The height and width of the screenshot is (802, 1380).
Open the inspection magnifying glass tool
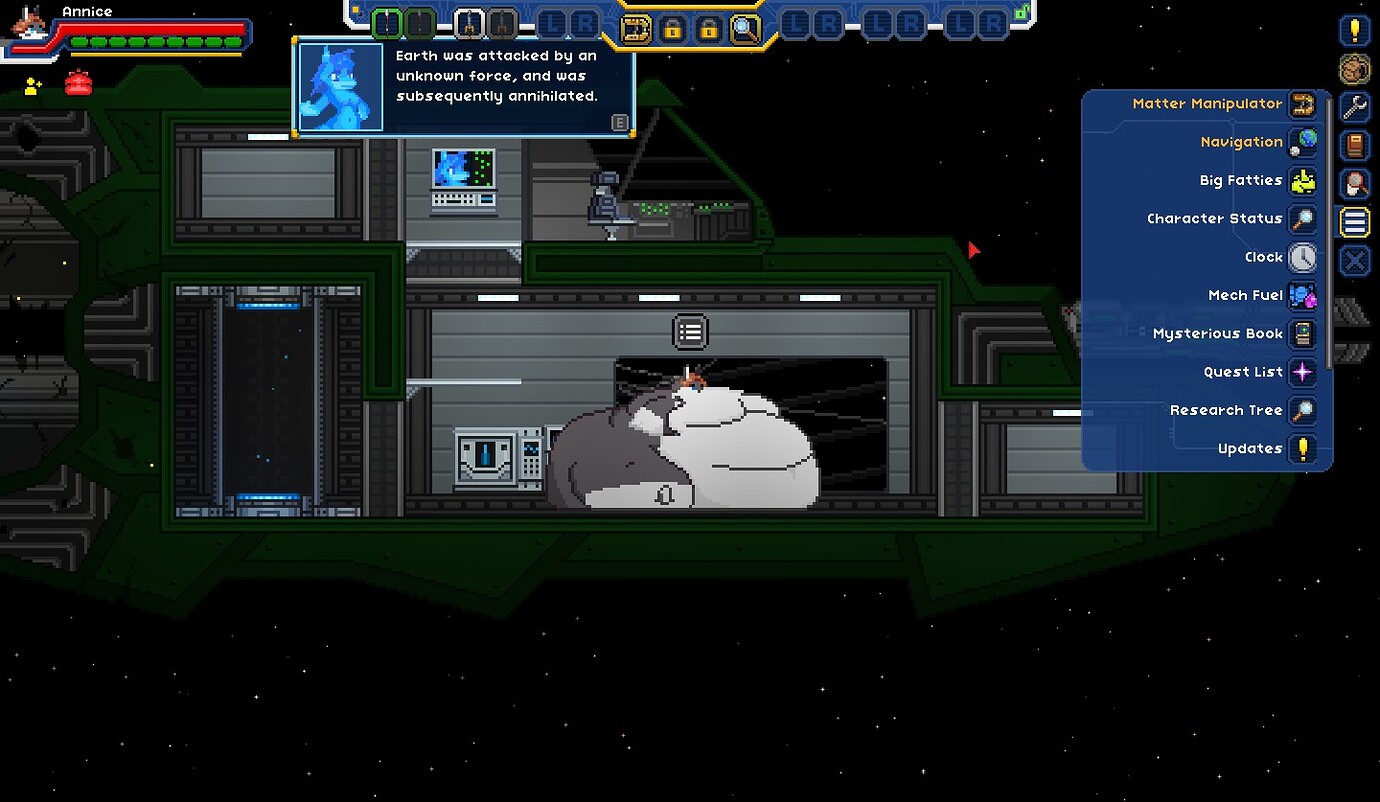pyautogui.click(x=742, y=29)
